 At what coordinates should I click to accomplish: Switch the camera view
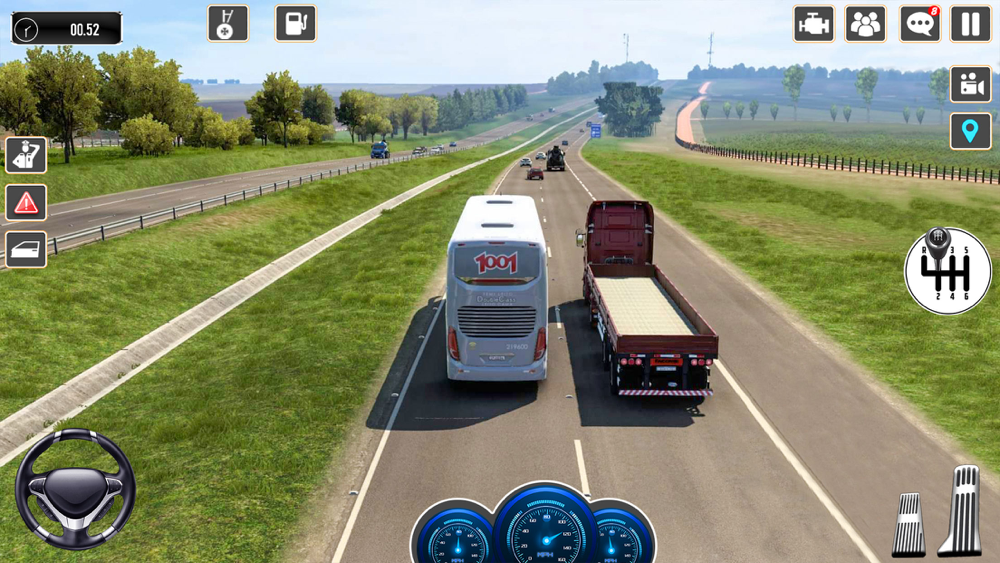970,84
